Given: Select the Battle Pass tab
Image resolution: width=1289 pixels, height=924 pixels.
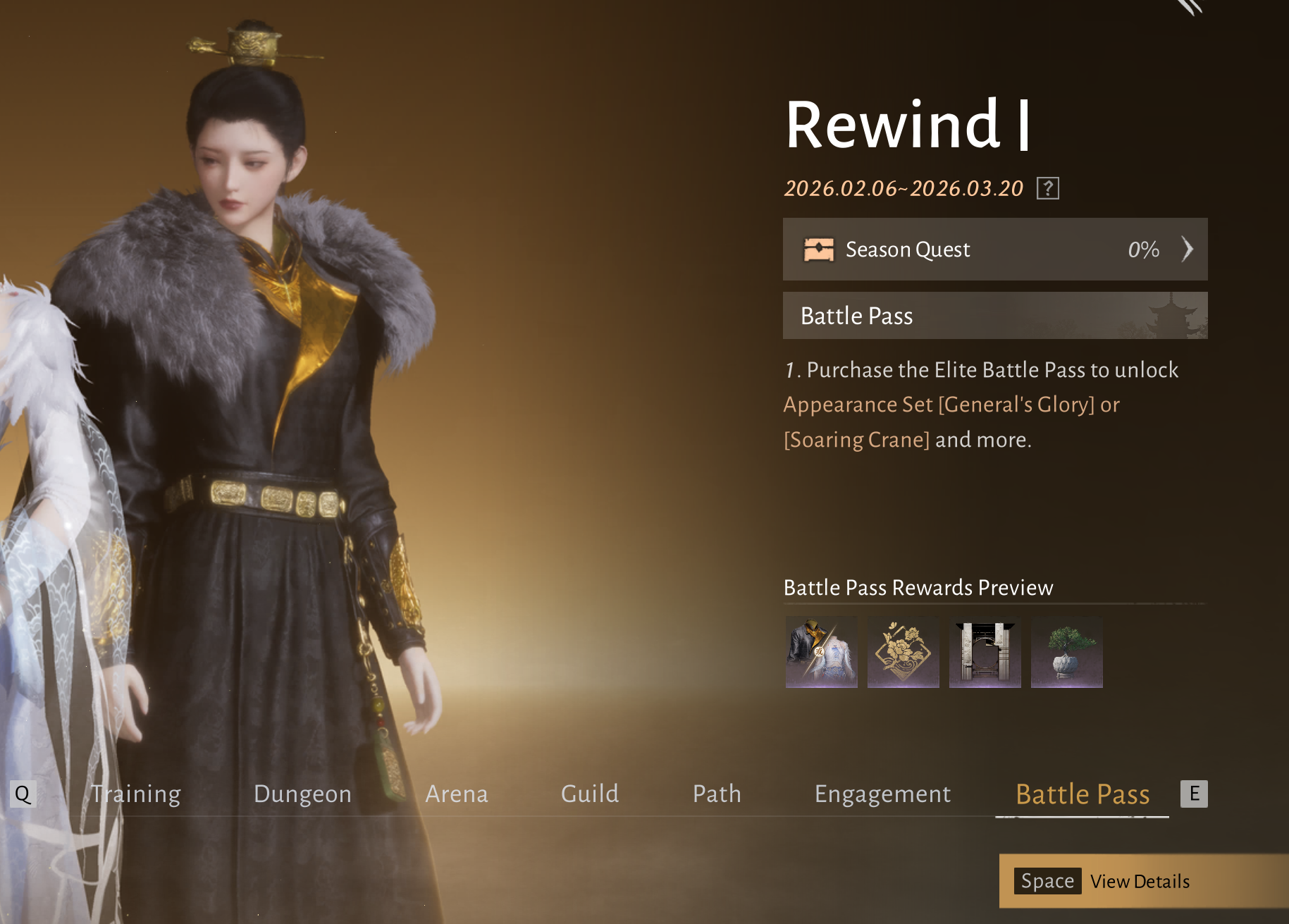Looking at the screenshot, I should tap(1083, 794).
